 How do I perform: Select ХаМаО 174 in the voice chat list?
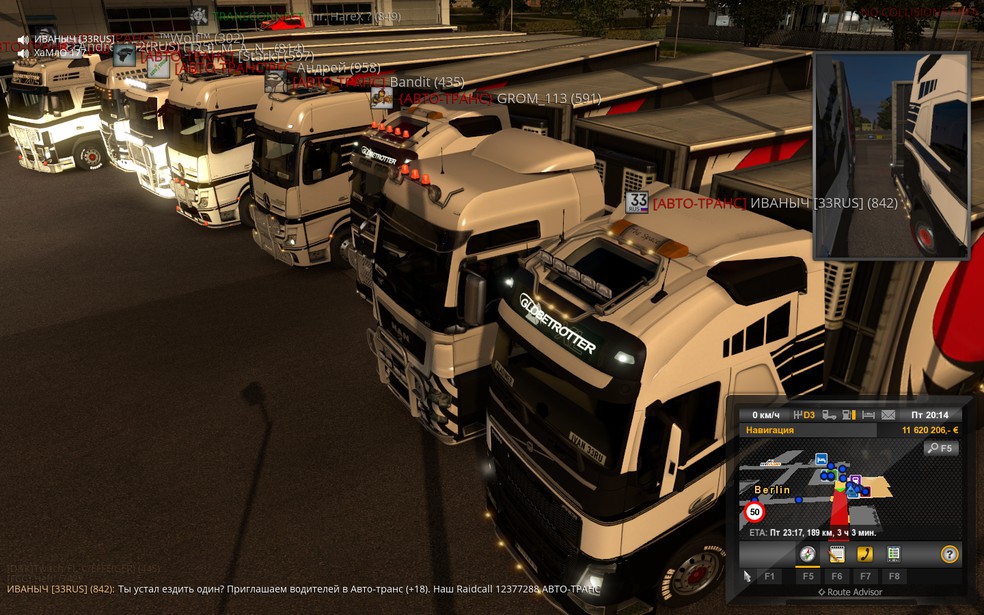[x=59, y=52]
